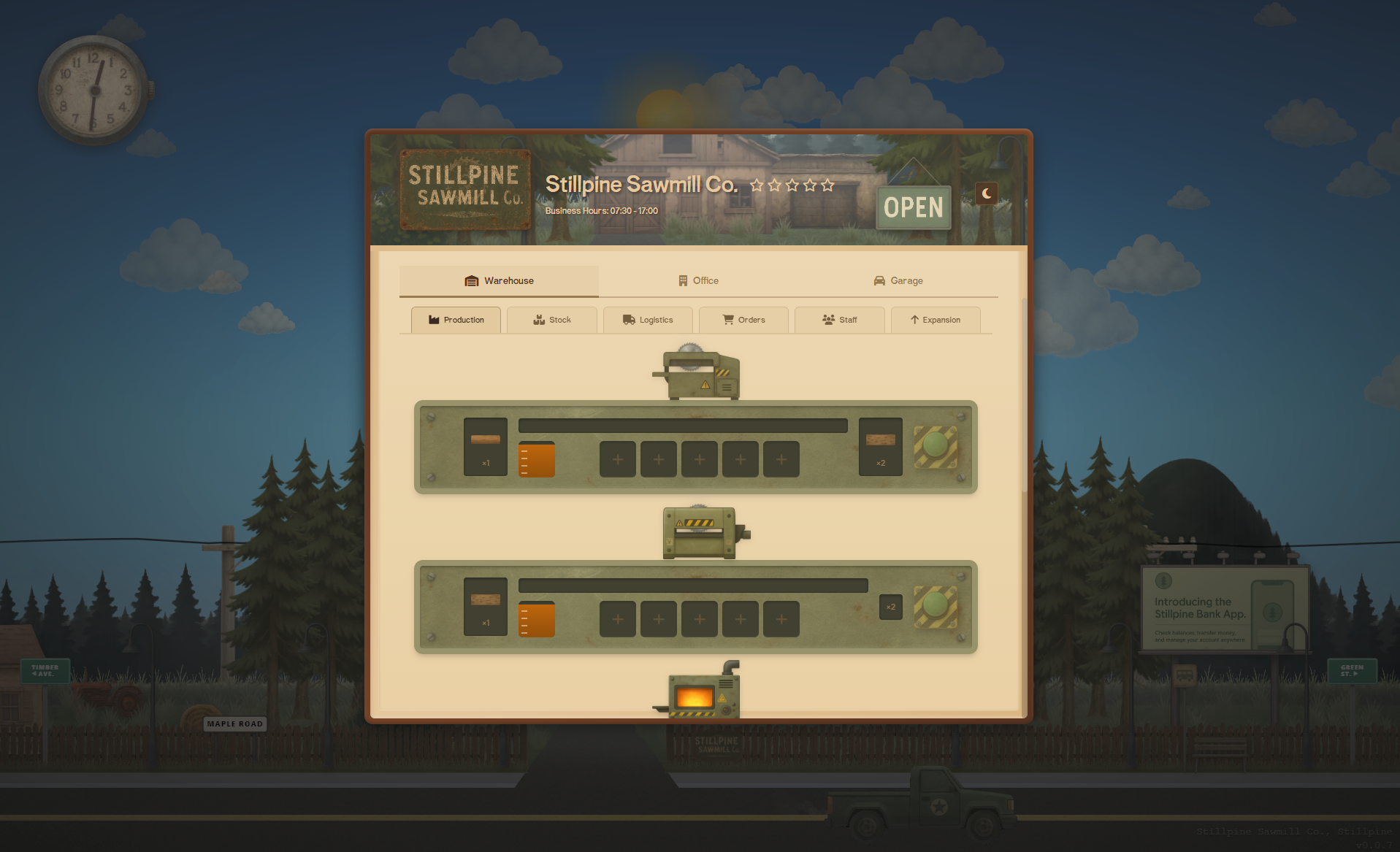This screenshot has height=852, width=1400.
Task: Open Orders via the shopping cart icon
Action: 727,320
